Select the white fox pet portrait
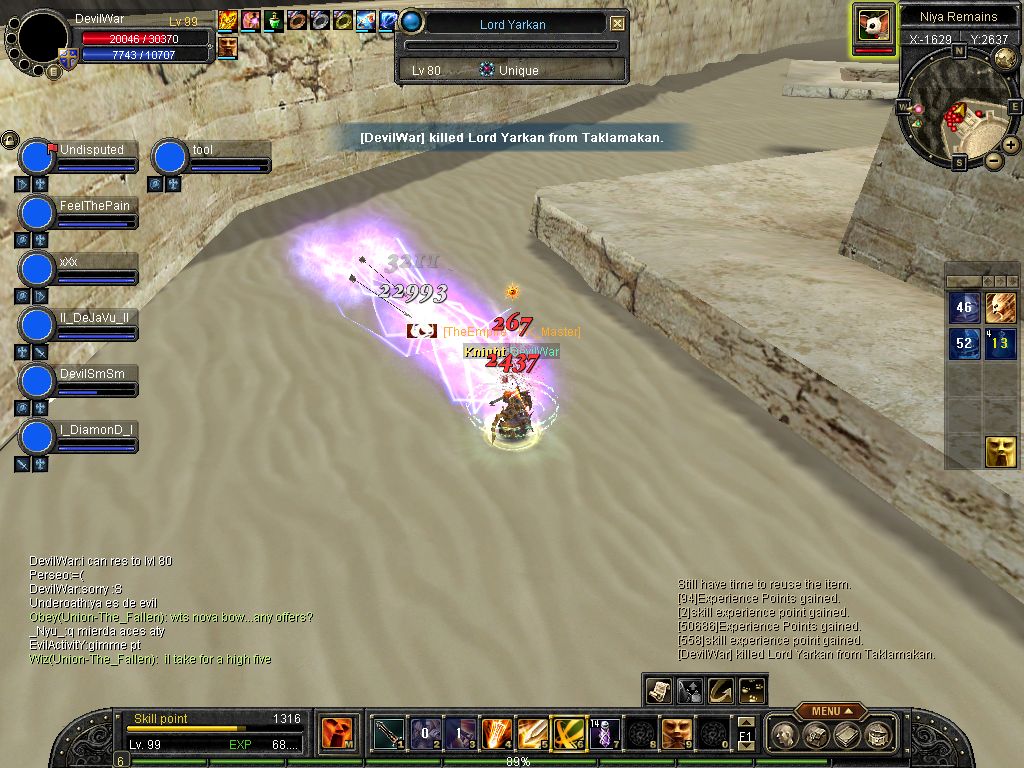This screenshot has width=1024, height=768. [873, 27]
